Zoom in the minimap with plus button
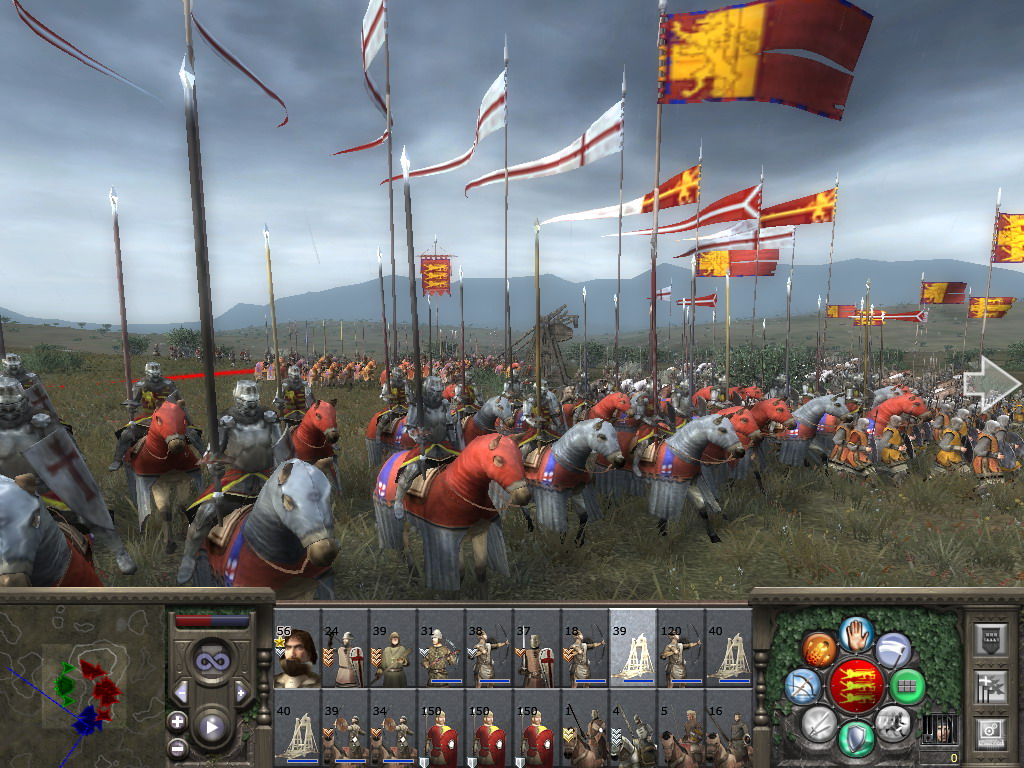This screenshot has width=1024, height=768. click(x=177, y=721)
